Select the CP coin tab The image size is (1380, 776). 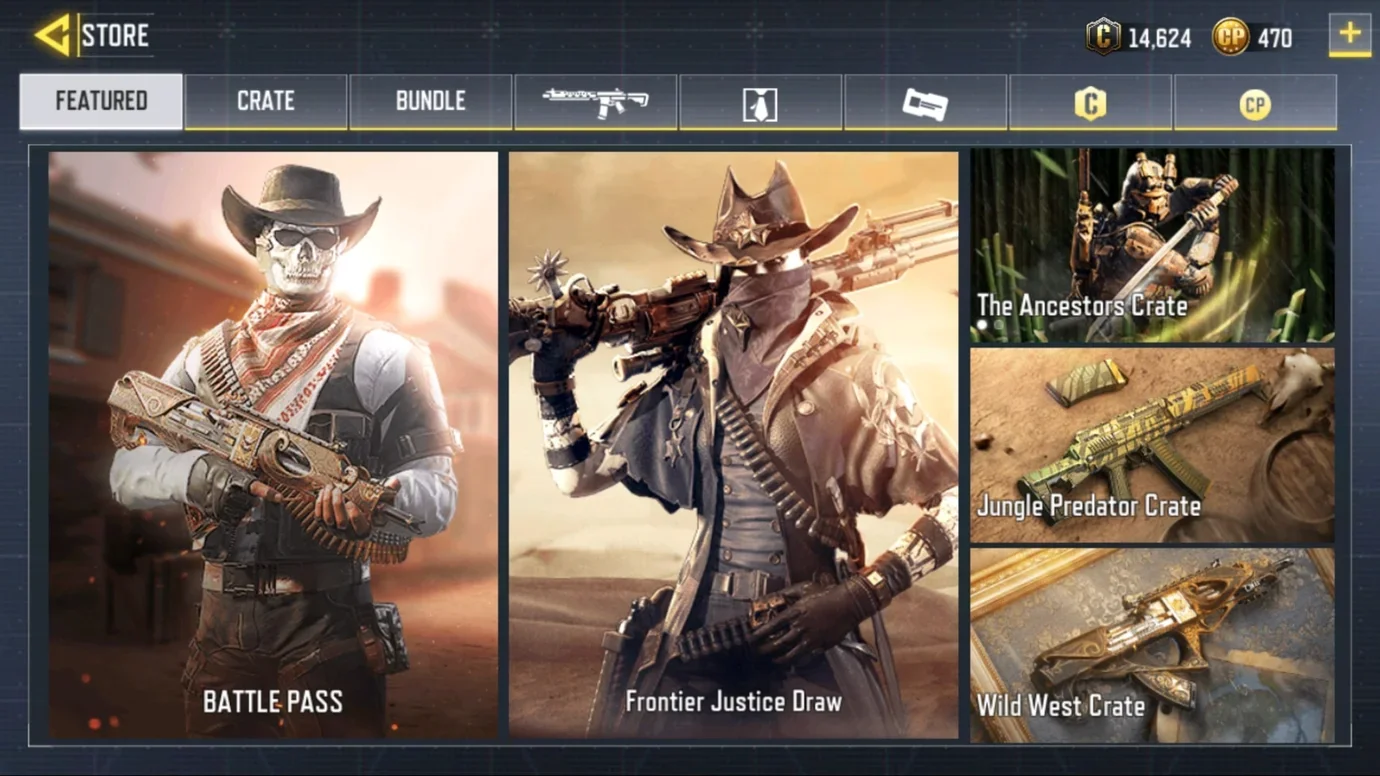tap(1255, 103)
